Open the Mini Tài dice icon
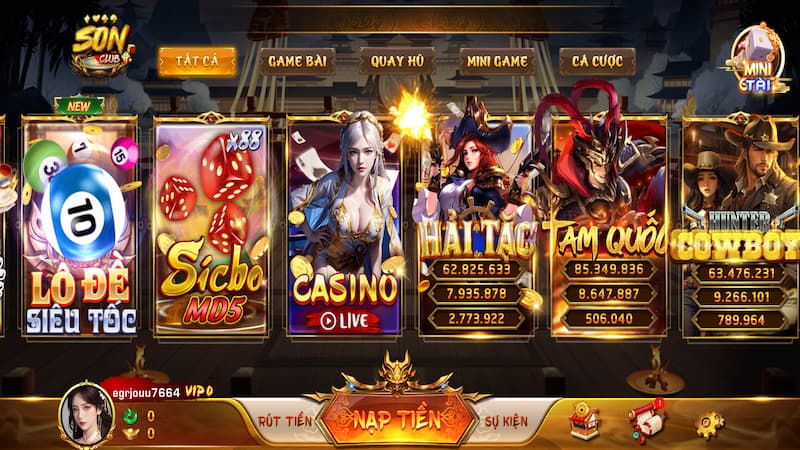800x450 pixels. pos(755,60)
